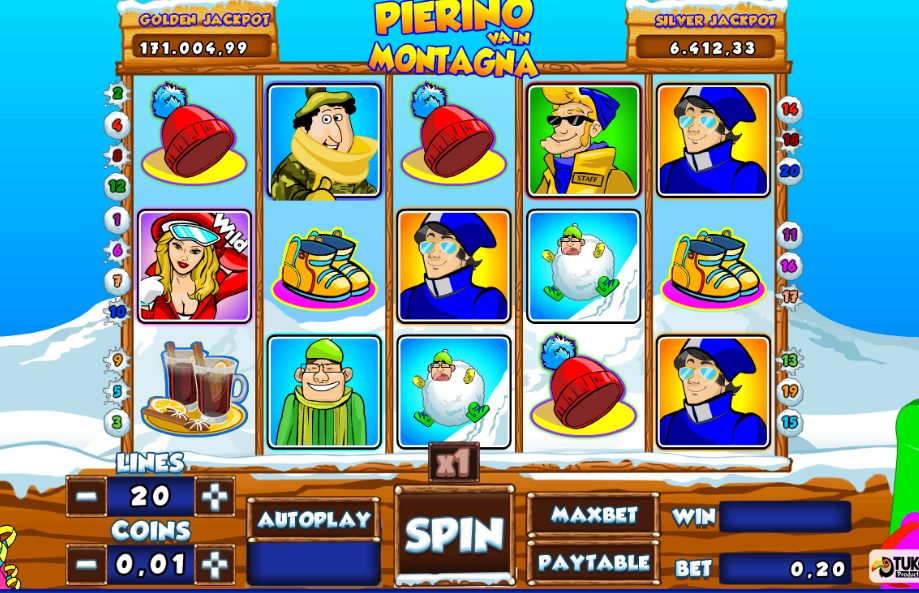Image resolution: width=919 pixels, height=593 pixels.
Task: Select payline number 12 marker
Action: pyautogui.click(x=118, y=186)
